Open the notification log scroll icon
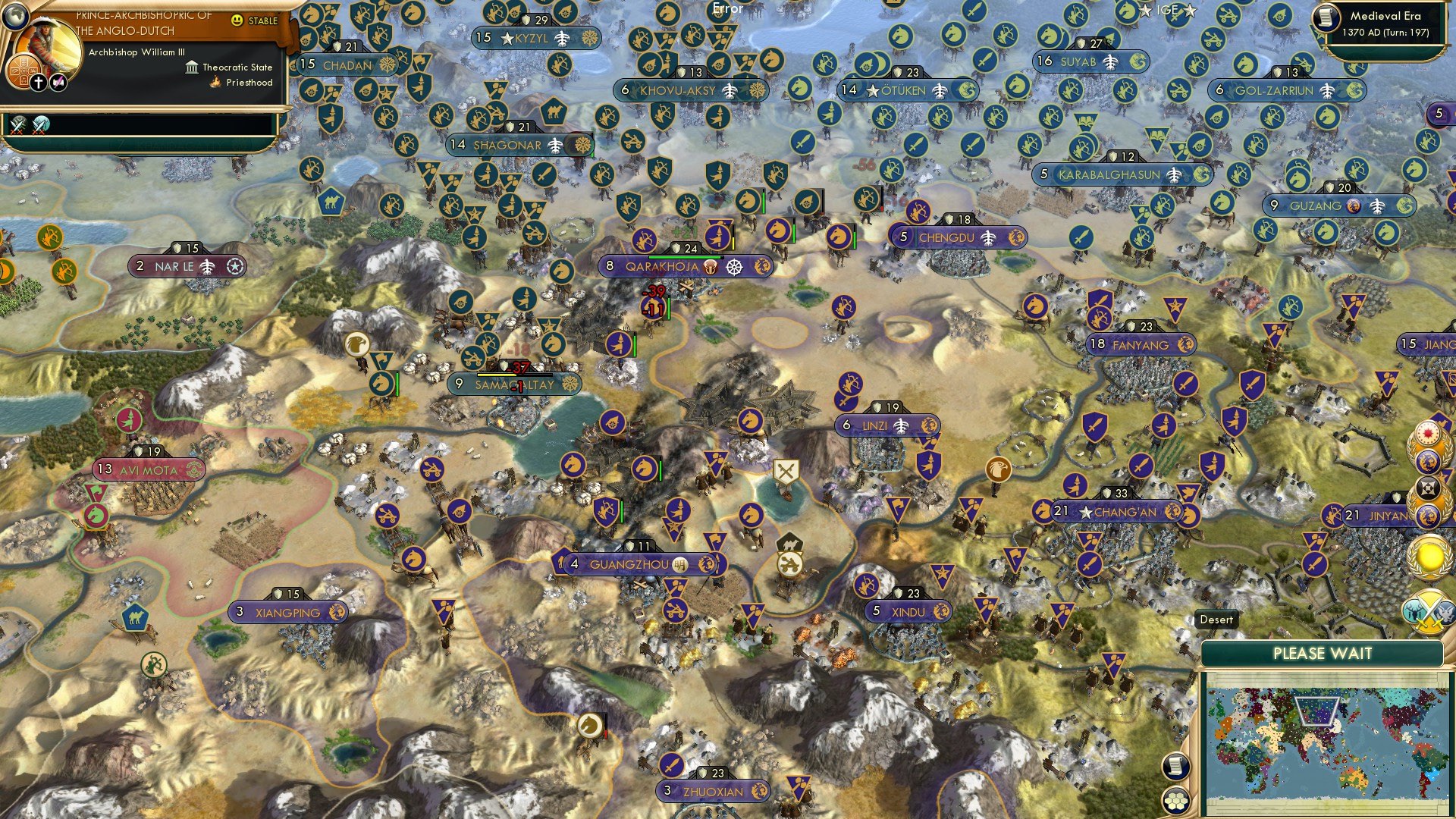Viewport: 1456px width, 819px height. tap(1175, 766)
